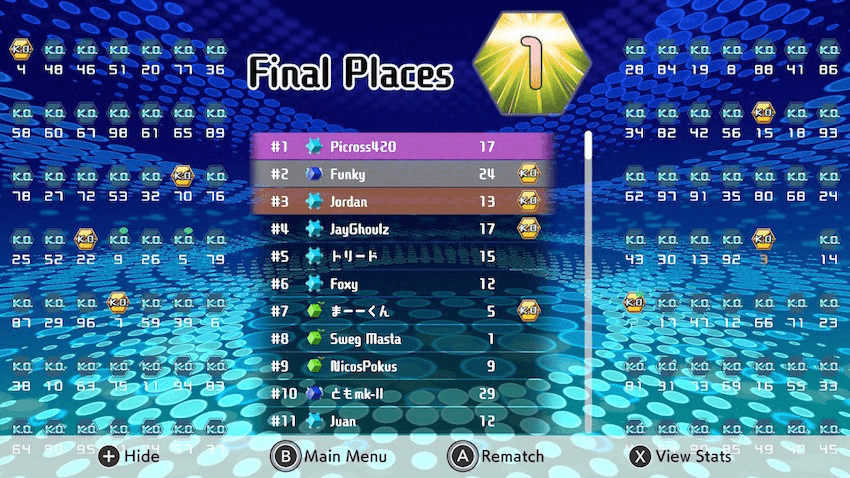Hide the final places list
850x478 pixels.
pyautogui.click(x=129, y=457)
